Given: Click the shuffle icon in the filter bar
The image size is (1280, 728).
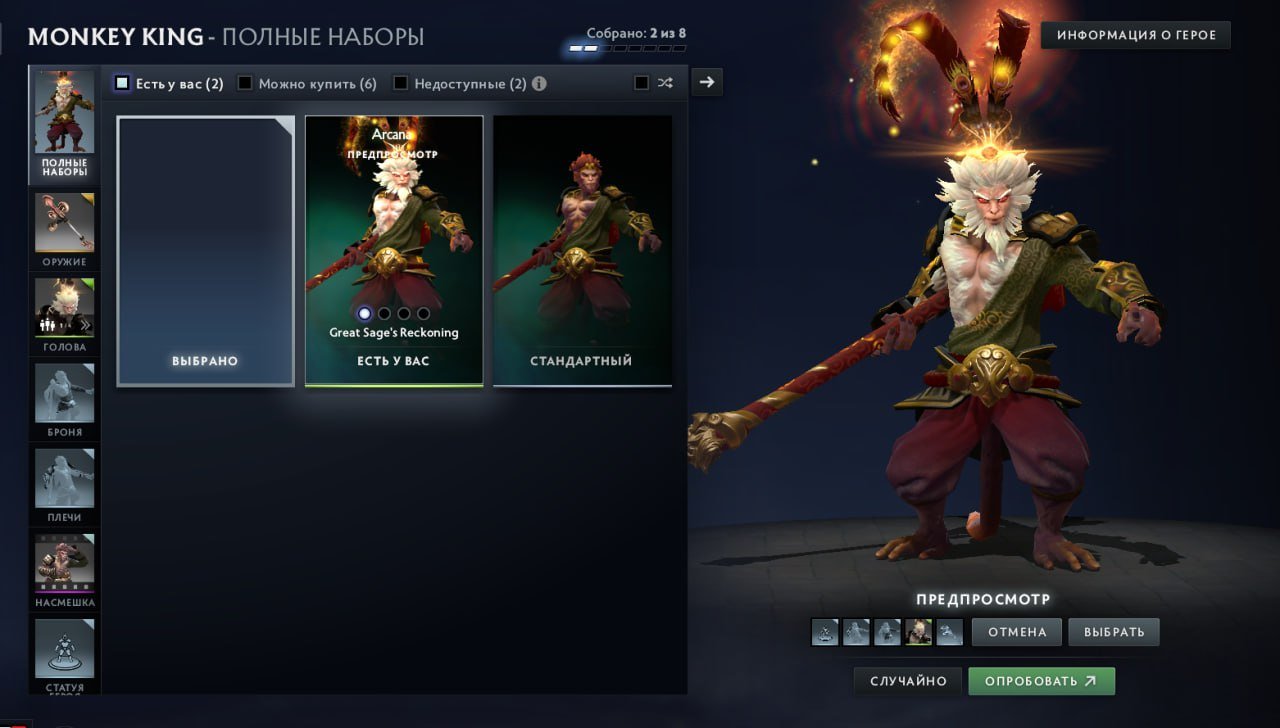Looking at the screenshot, I should (x=665, y=83).
